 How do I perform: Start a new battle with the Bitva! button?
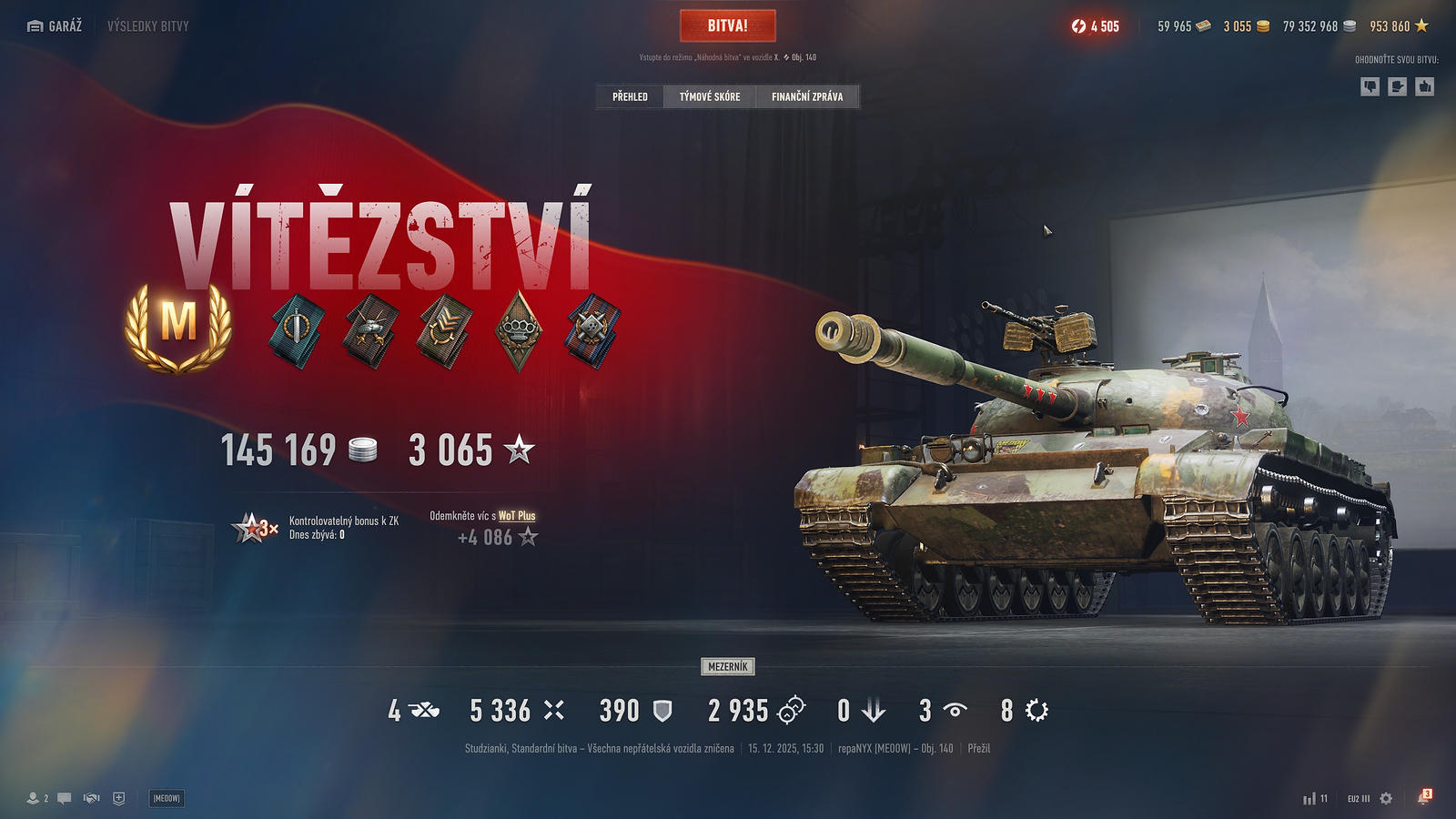(727, 25)
